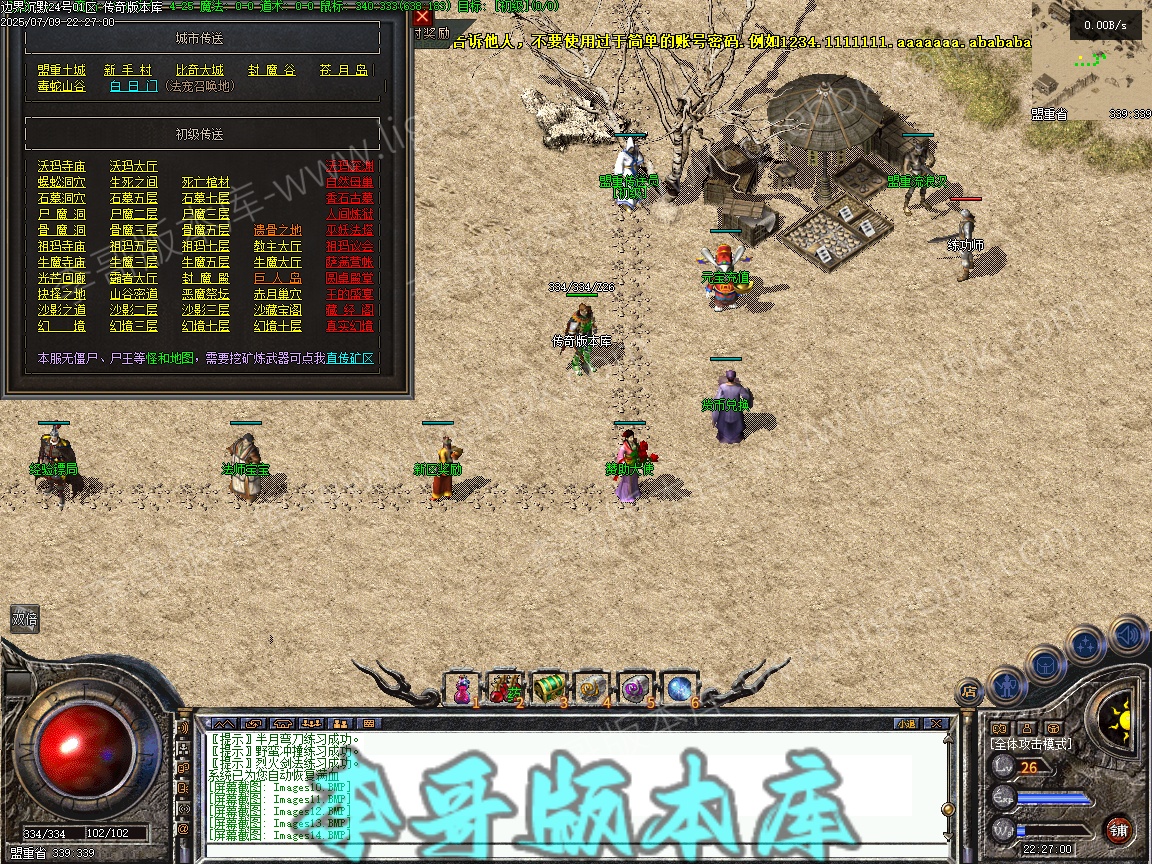Viewport: 1152px width, 864px height.
Task: Select the 比奇大城 city teleport link
Action: click(200, 70)
